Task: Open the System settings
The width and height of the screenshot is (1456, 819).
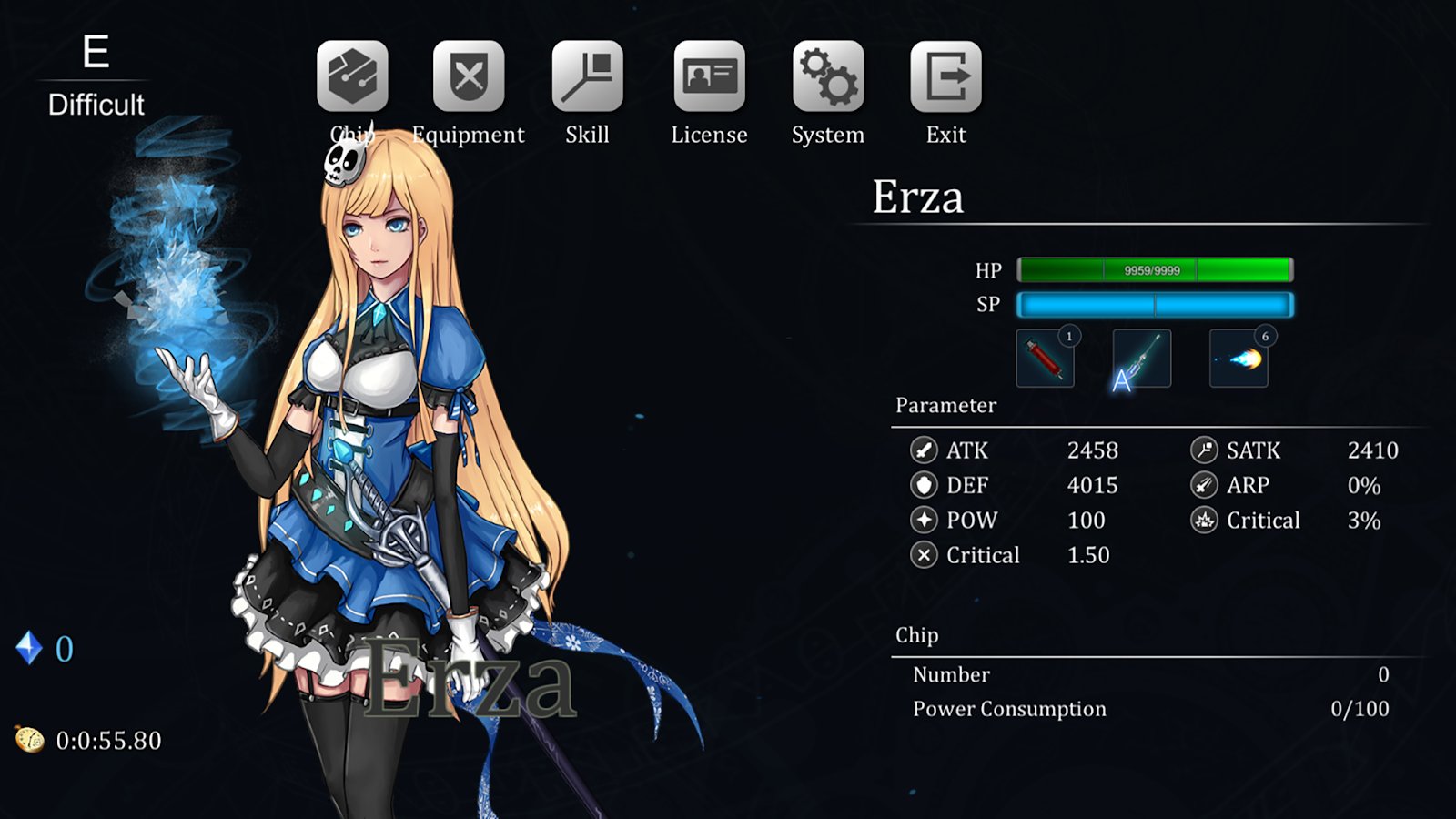Action: pos(827,76)
